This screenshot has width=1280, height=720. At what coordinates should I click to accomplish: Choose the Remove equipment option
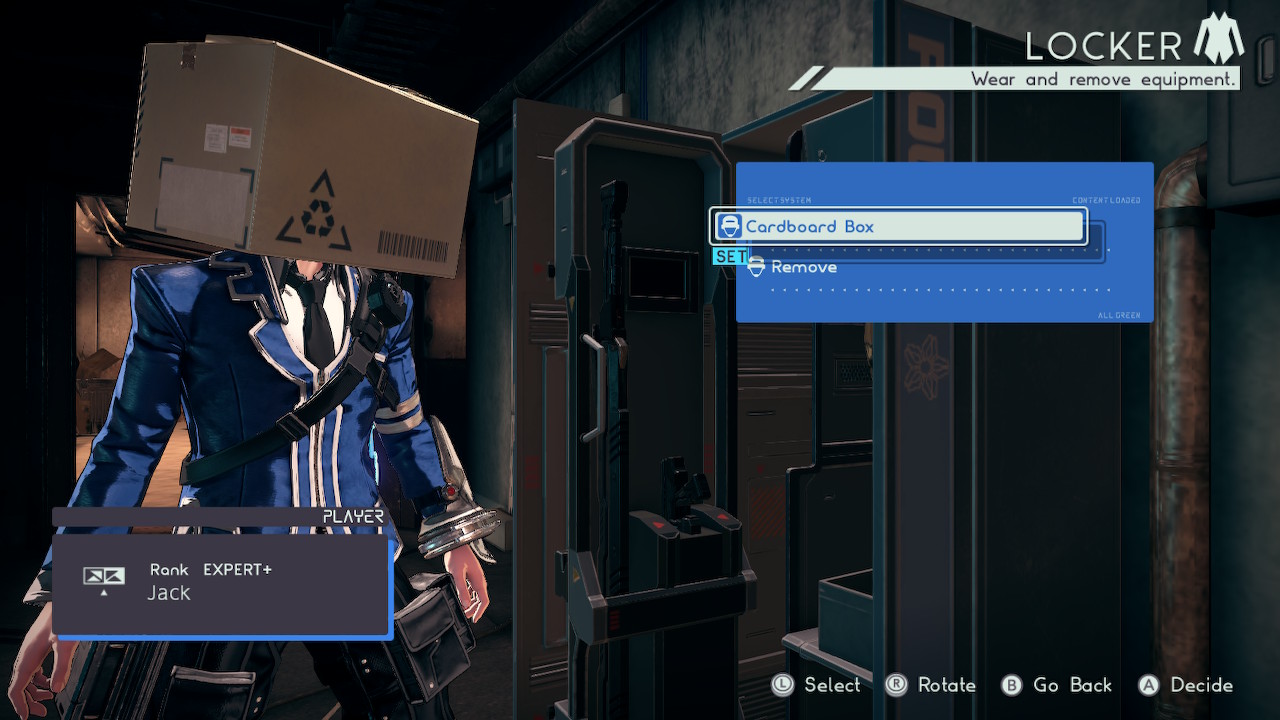point(803,267)
